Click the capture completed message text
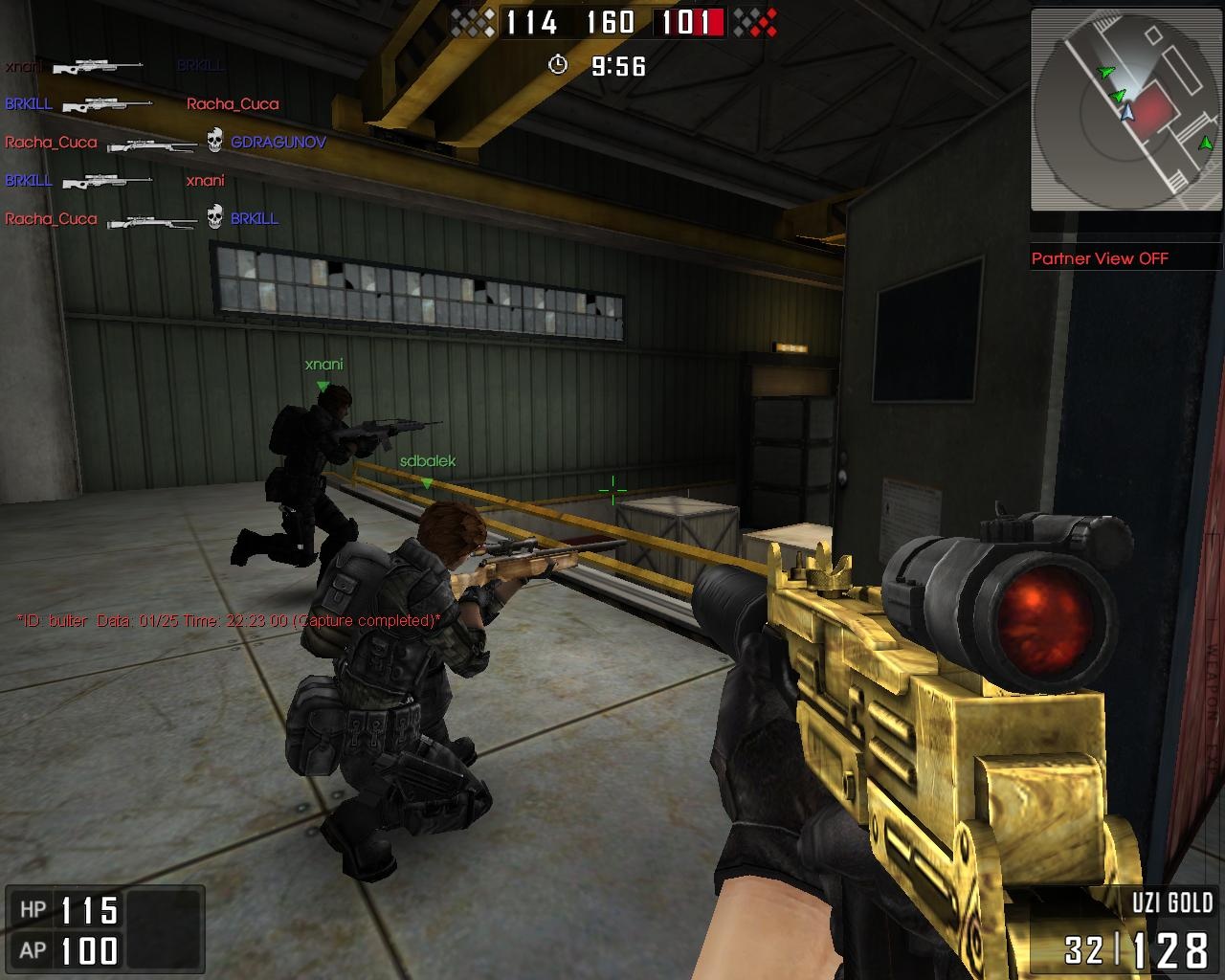The image size is (1225, 980). [225, 620]
